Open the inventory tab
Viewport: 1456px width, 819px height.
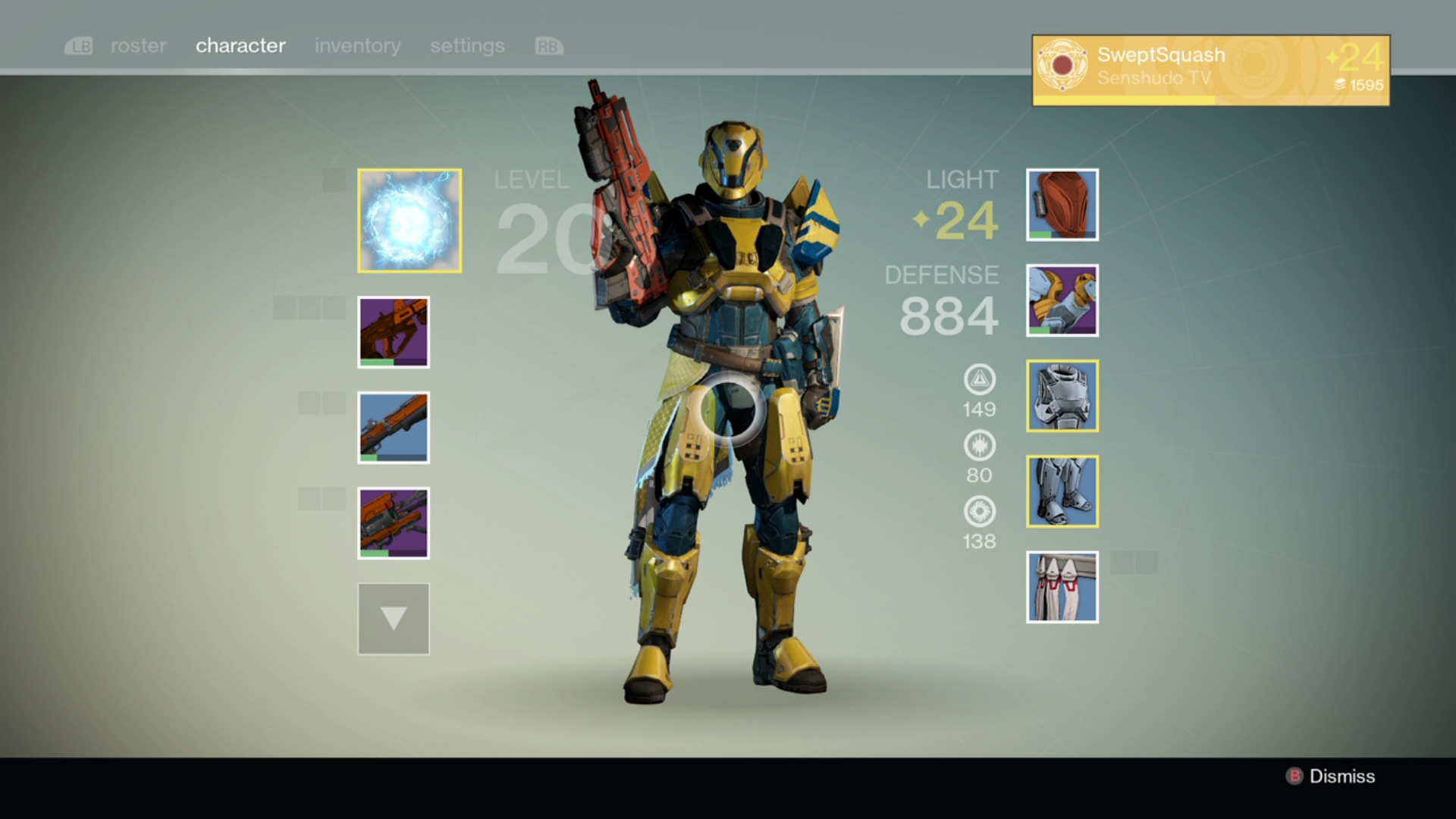coord(357,46)
